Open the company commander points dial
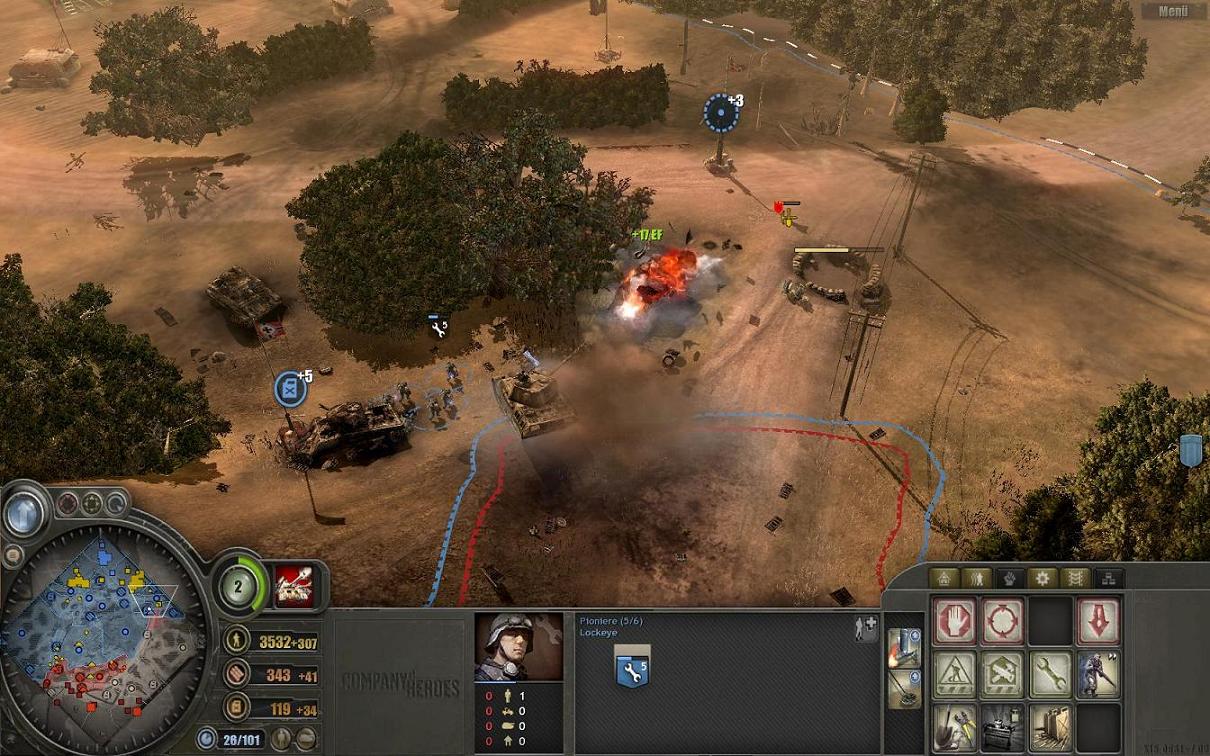 coord(240,586)
